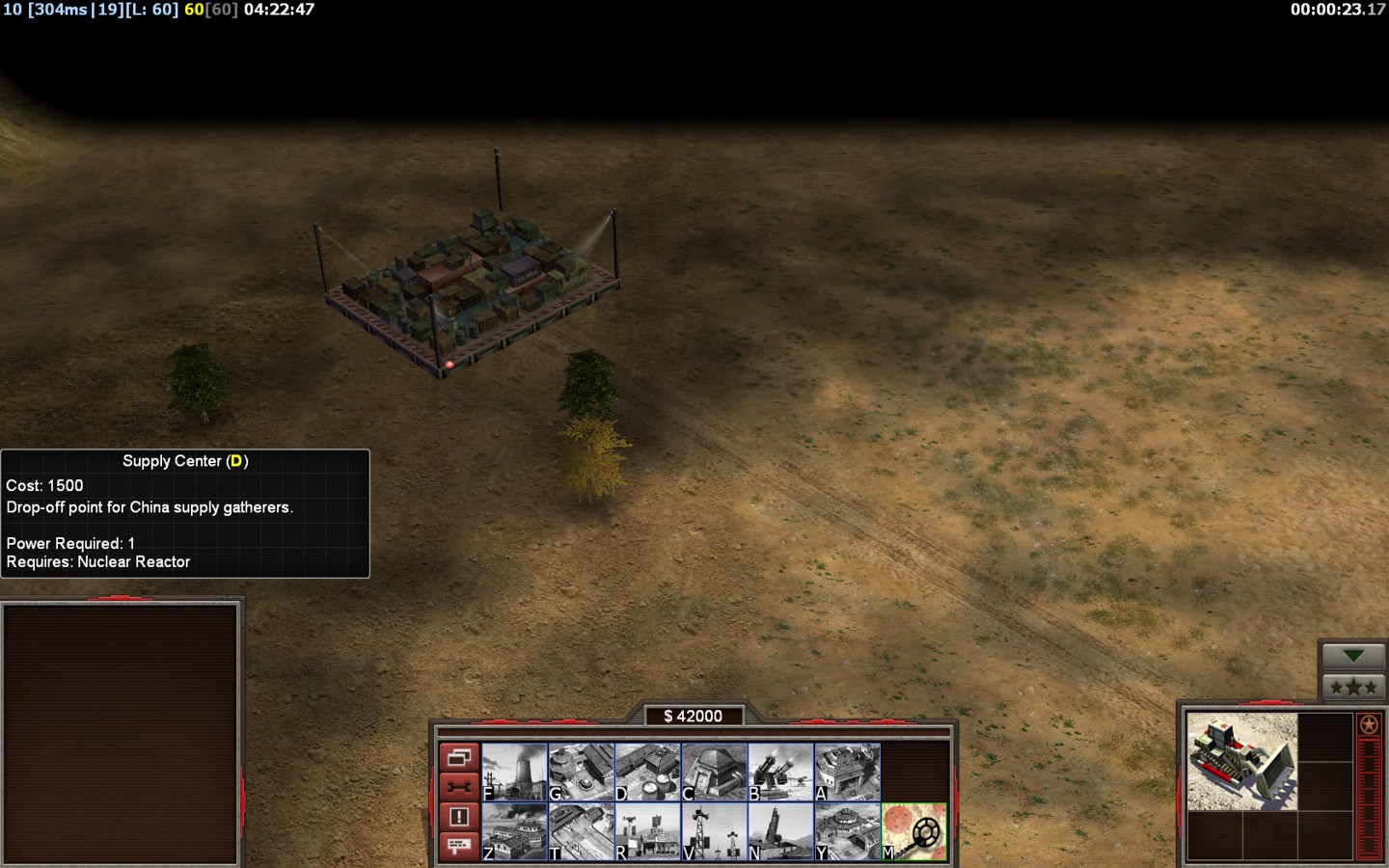The image size is (1389, 868).
Task: Select the build icon labeled G
Action: pyautogui.click(x=582, y=772)
